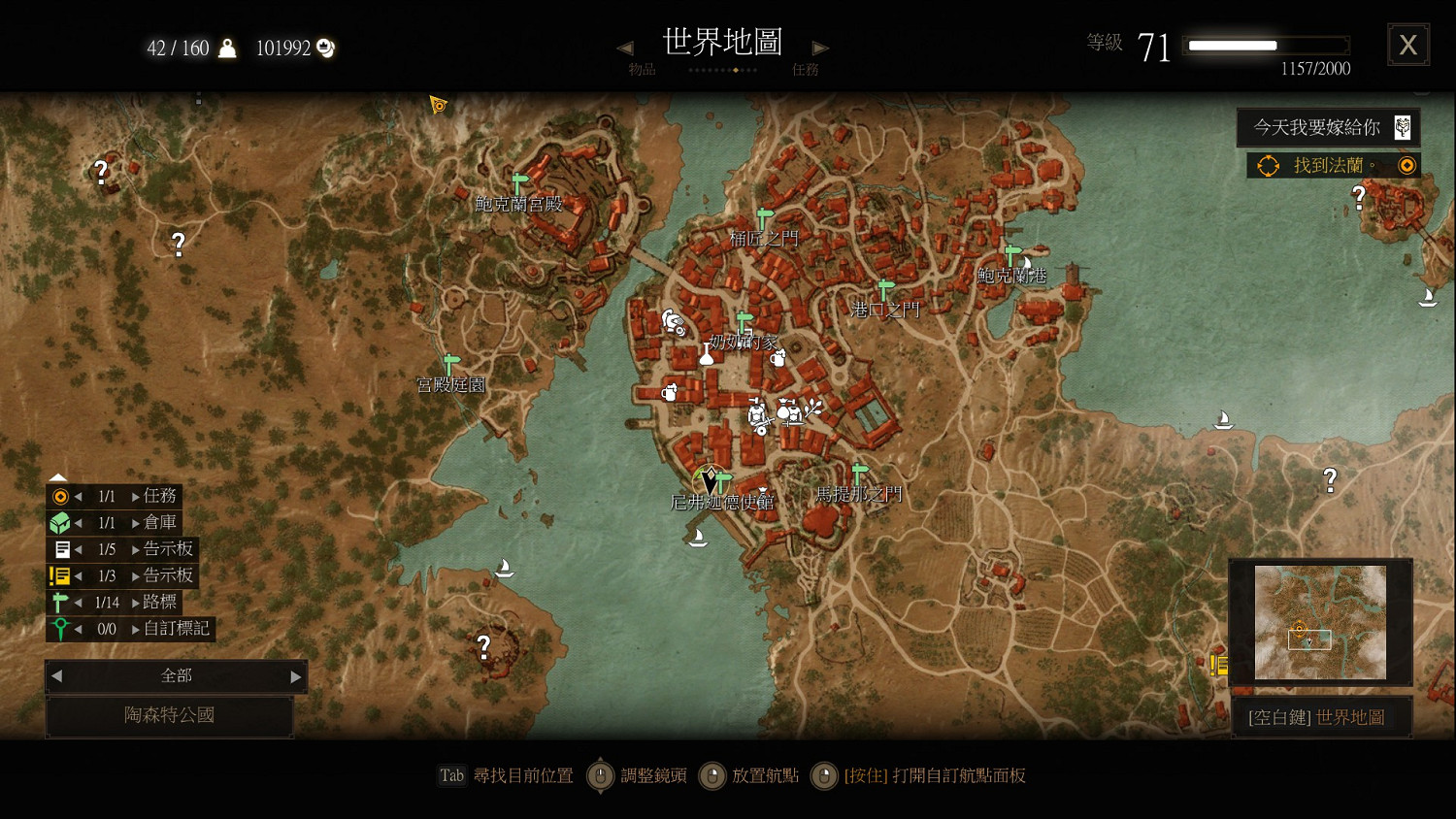This screenshot has width=1456, height=819.
Task: Click the 港口之門 signpost icon
Action: [882, 288]
